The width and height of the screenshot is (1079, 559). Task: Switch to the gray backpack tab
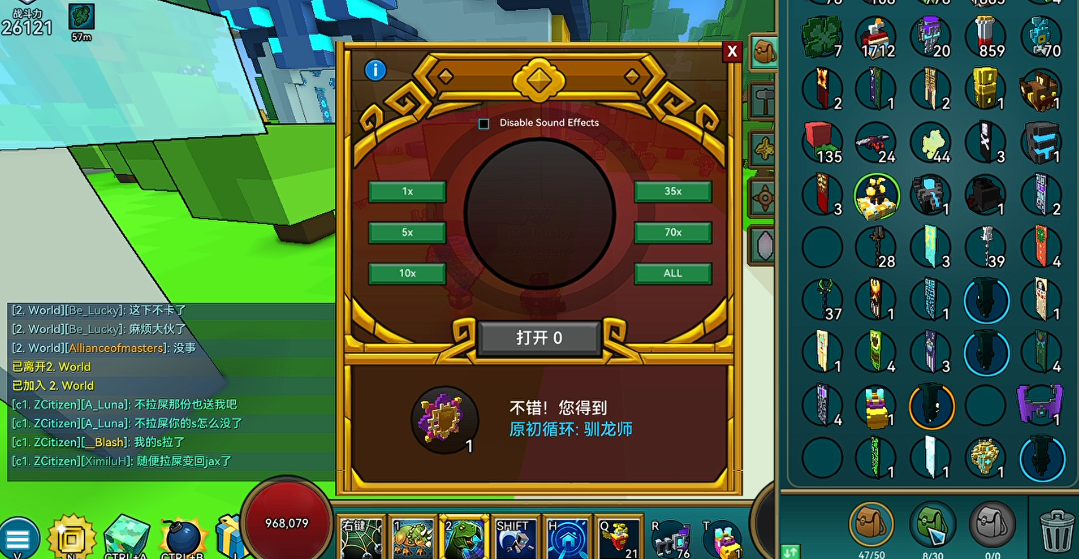pyautogui.click(x=992, y=524)
